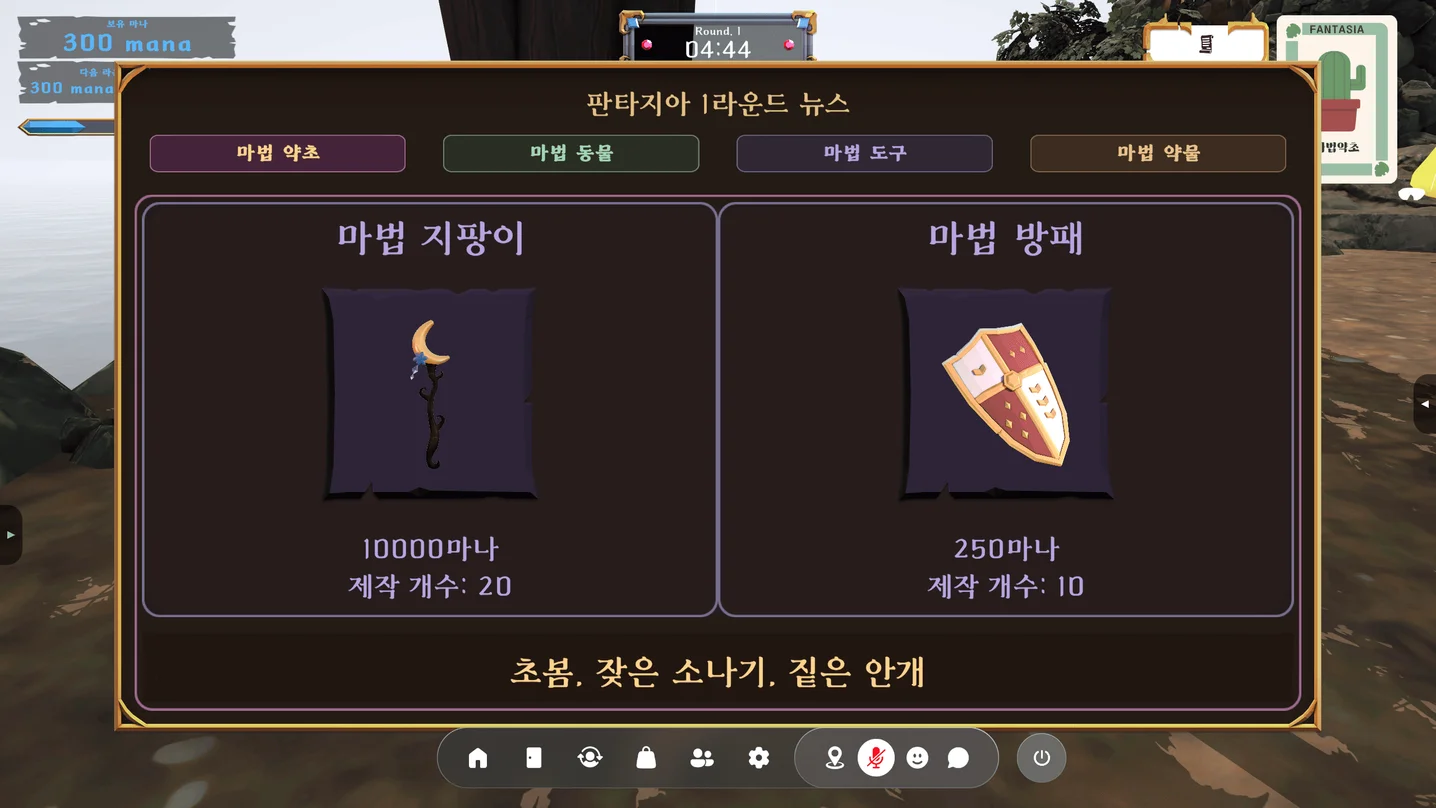Click the refresh rotation icon
Image resolution: width=1436 pixels, height=808 pixels.
(589, 758)
